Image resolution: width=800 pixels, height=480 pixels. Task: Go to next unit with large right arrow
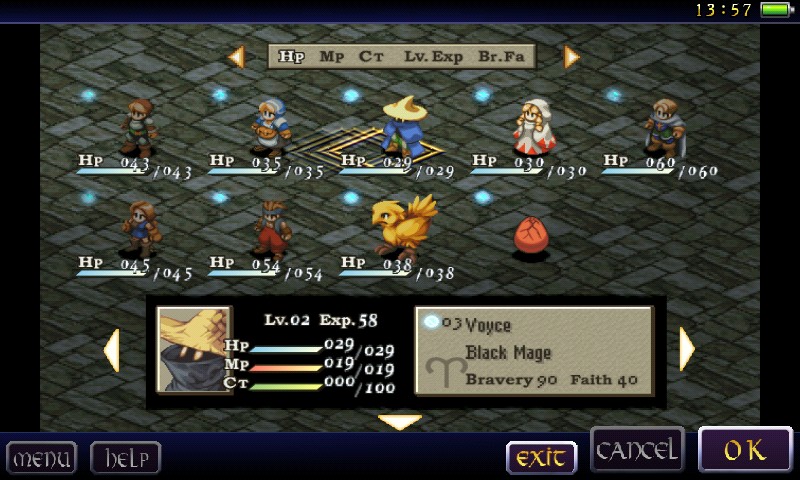[x=687, y=350]
